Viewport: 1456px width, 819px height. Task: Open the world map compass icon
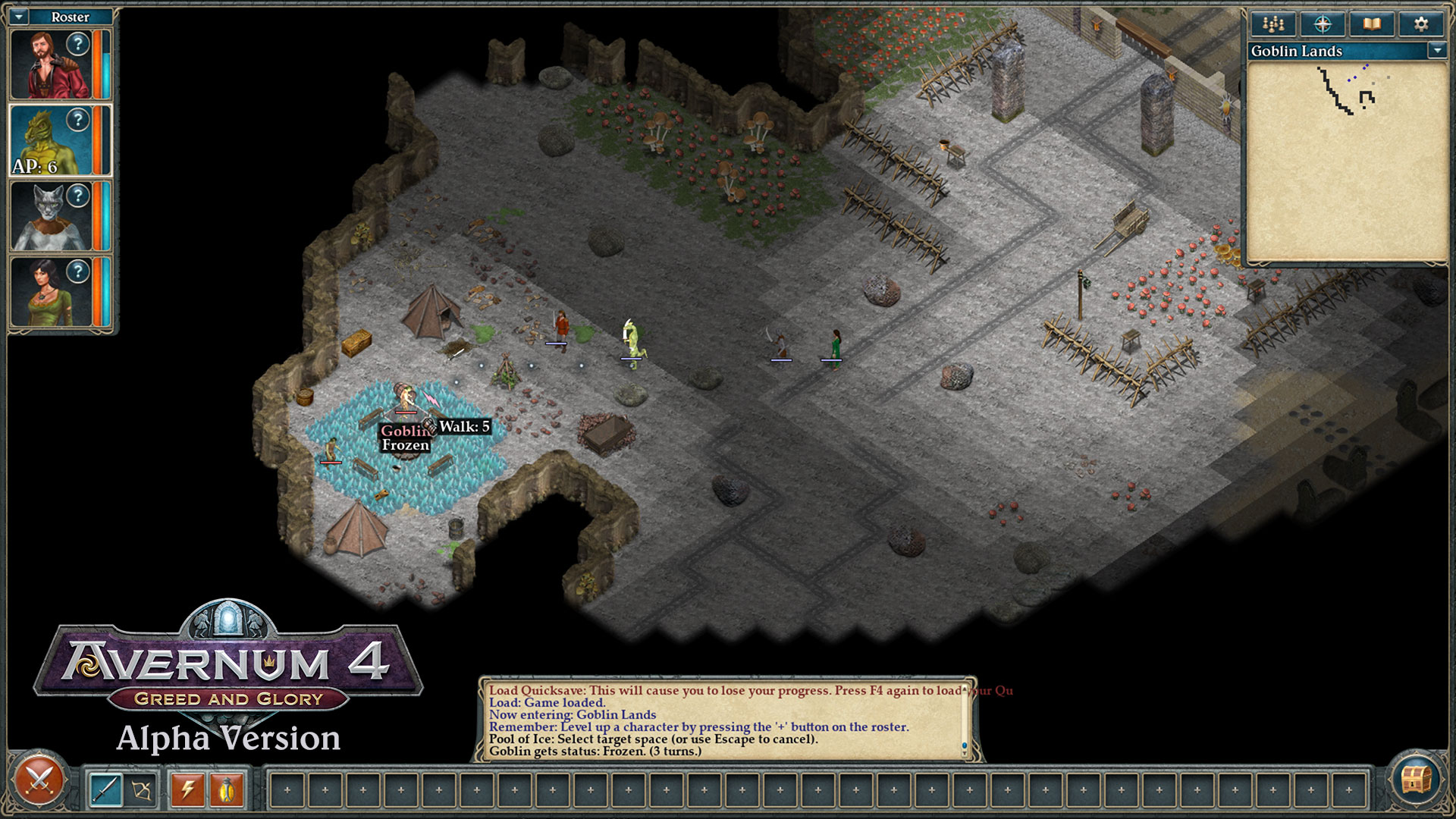1323,24
